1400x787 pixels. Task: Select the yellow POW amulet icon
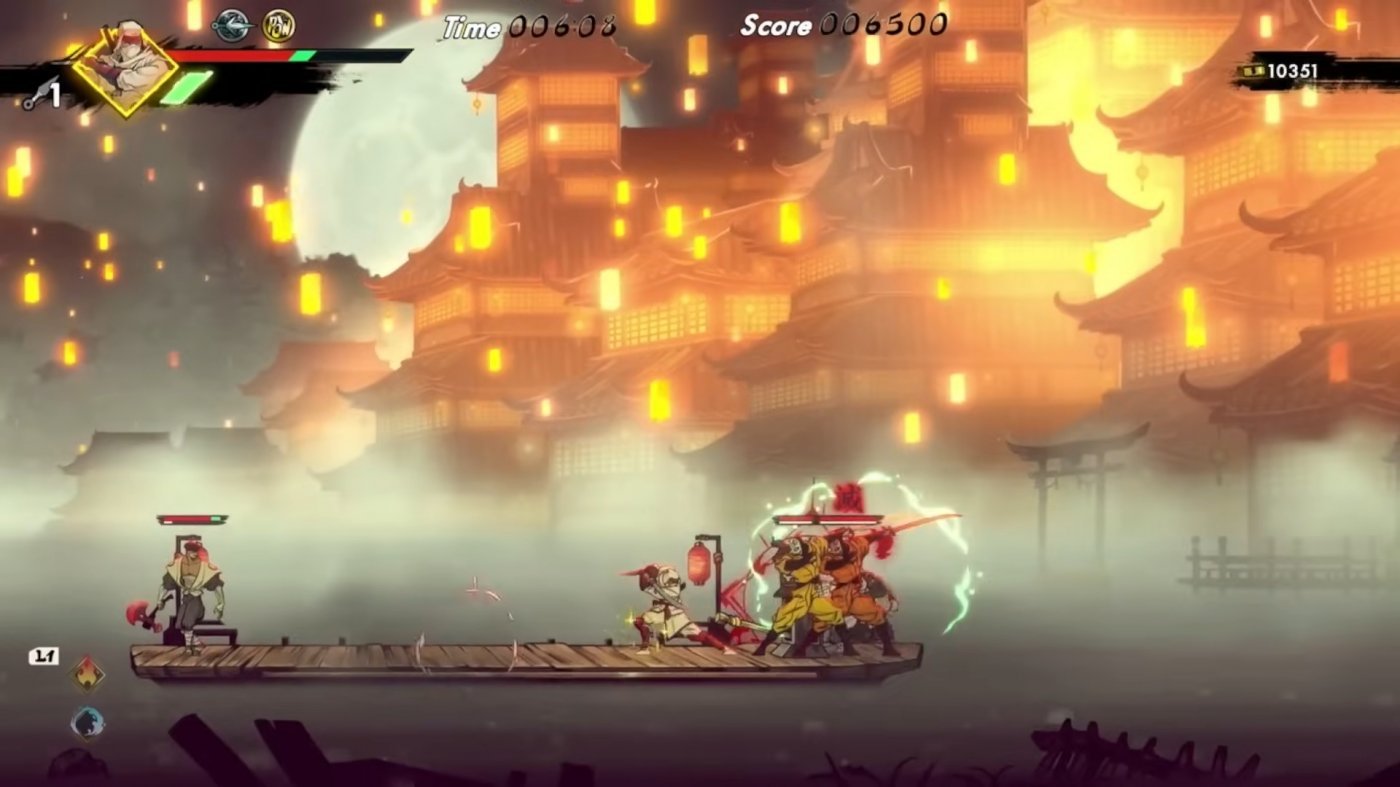point(279,26)
